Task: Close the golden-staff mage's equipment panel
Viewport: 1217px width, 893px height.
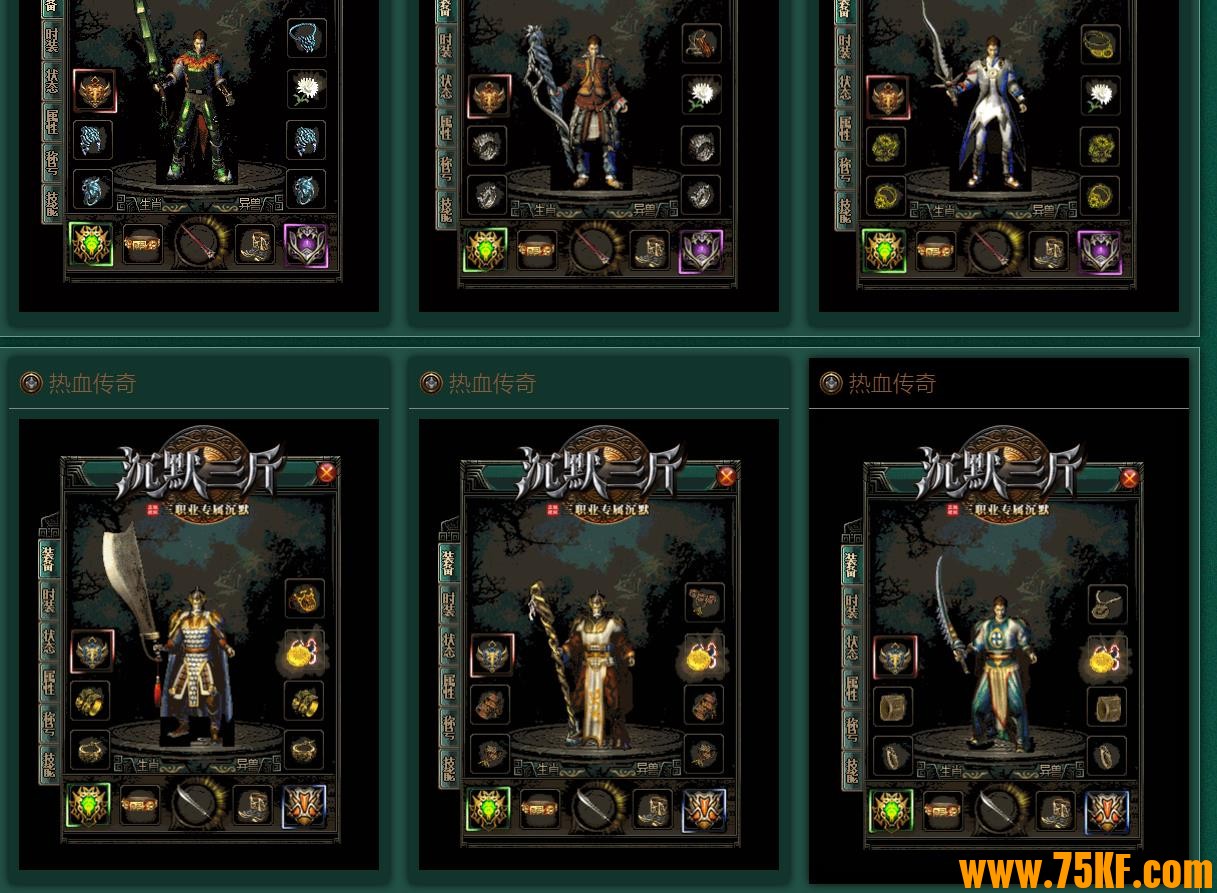Action: (x=727, y=476)
